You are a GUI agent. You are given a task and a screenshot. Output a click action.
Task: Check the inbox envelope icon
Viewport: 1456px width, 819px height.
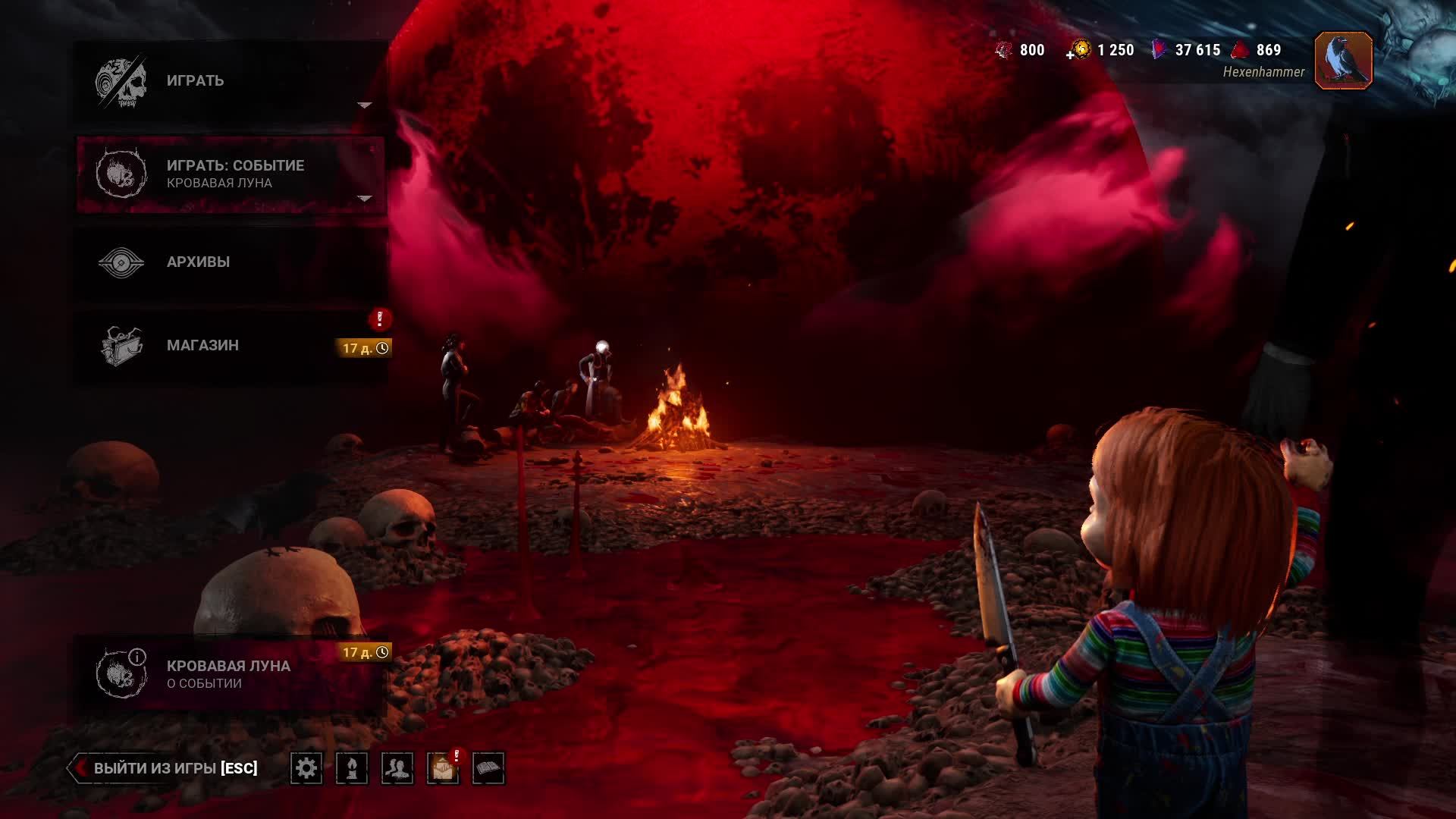coord(443,768)
